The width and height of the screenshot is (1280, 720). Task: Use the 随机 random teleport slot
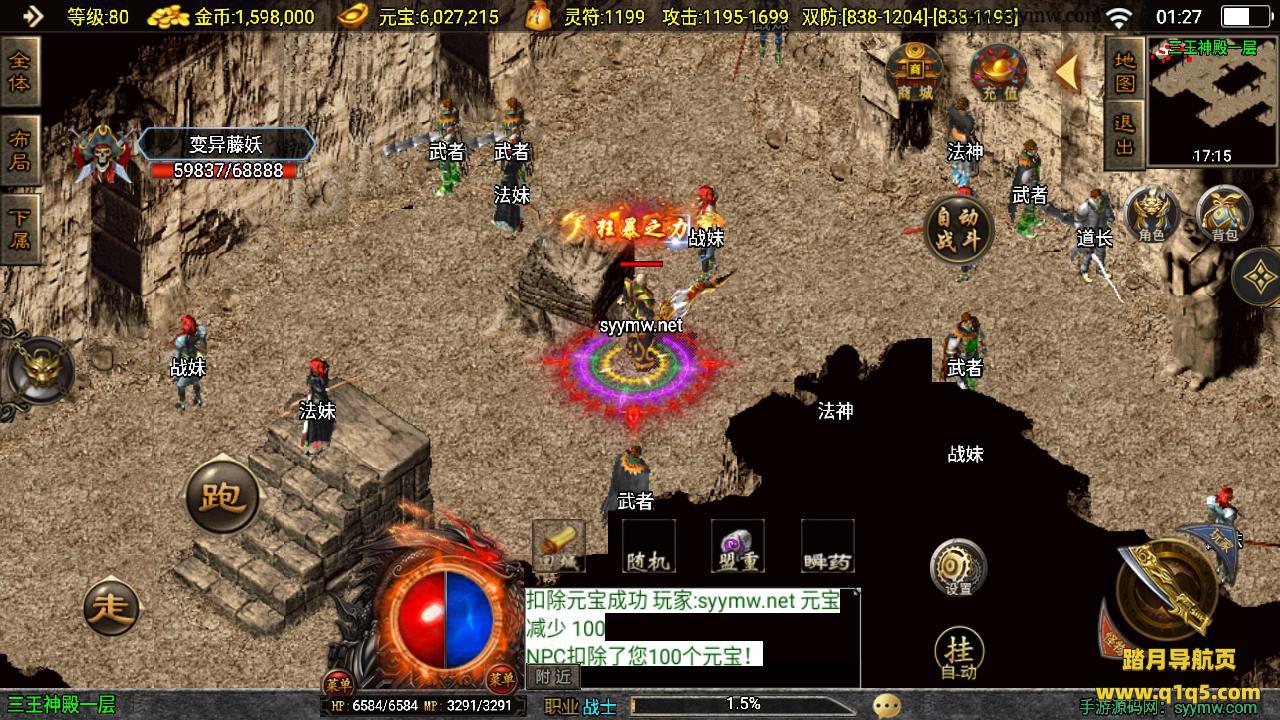[648, 547]
